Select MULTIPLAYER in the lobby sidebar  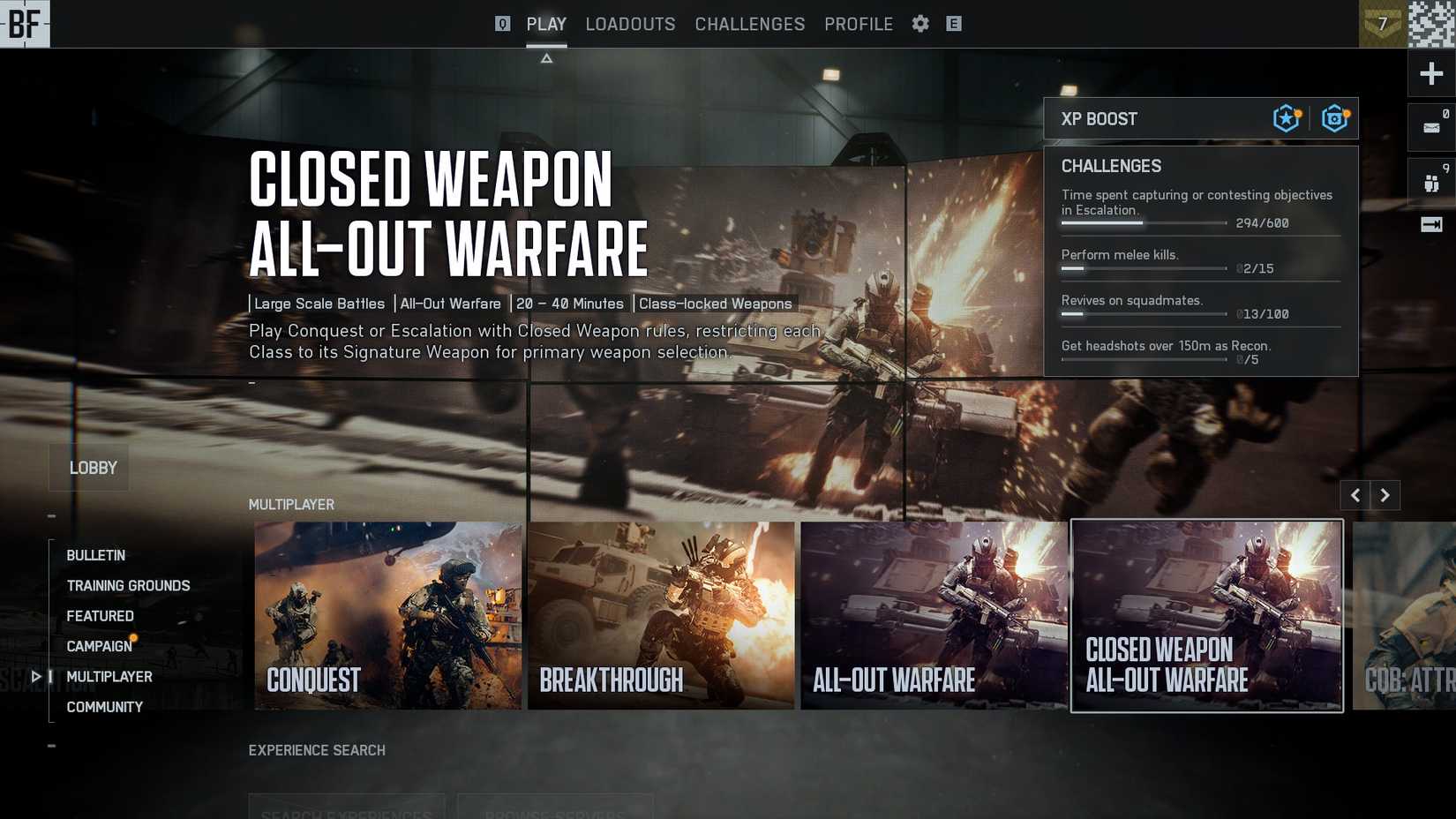pyautogui.click(x=111, y=677)
